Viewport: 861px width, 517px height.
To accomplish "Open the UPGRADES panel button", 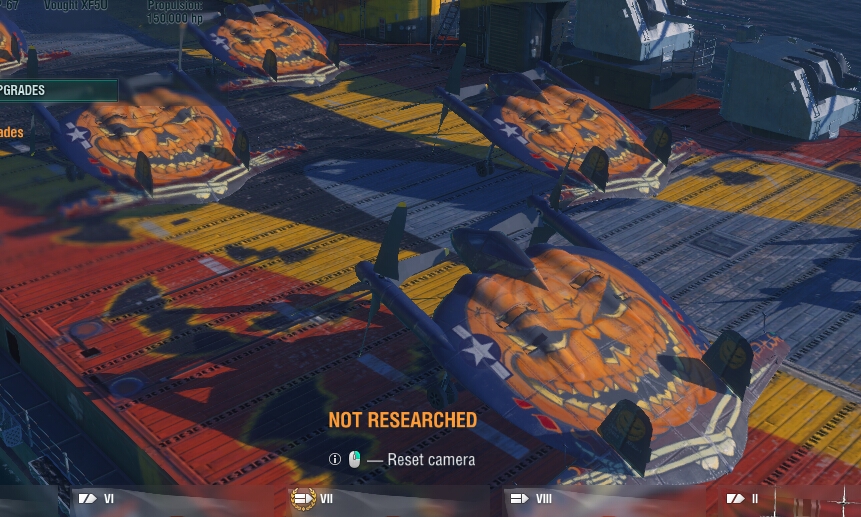I will tap(55, 91).
